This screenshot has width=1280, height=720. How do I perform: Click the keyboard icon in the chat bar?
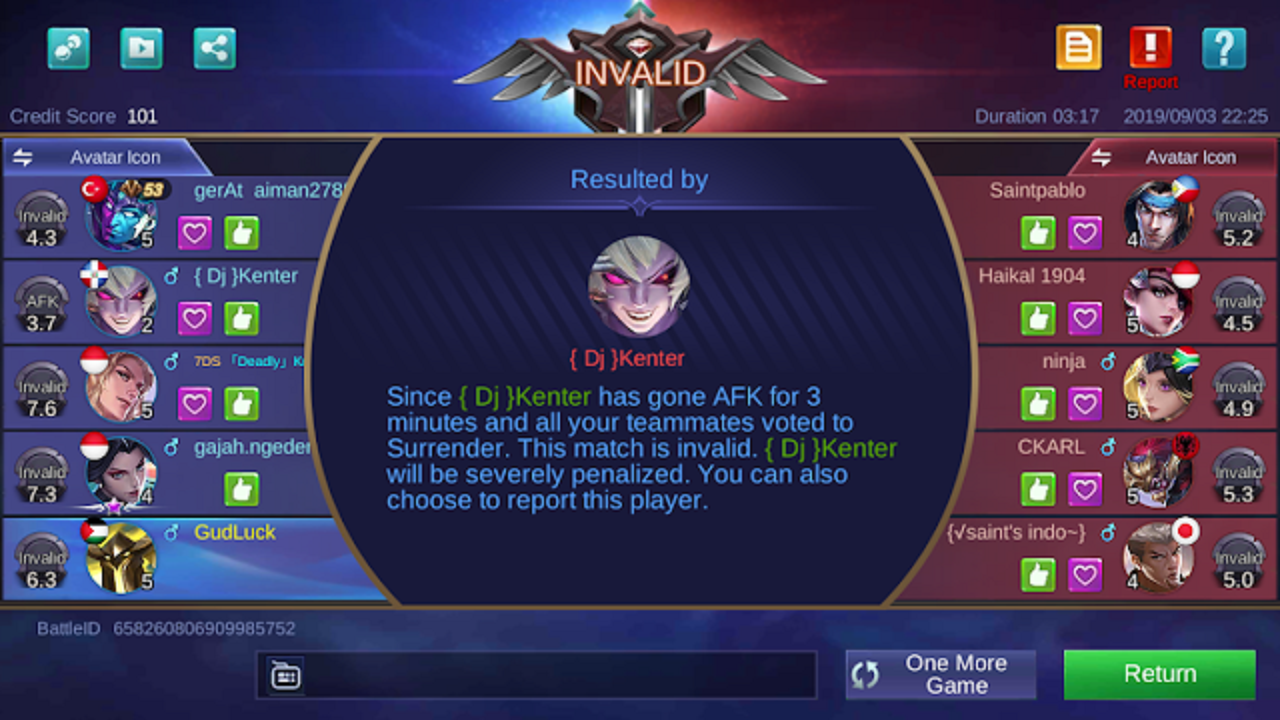pyautogui.click(x=285, y=675)
